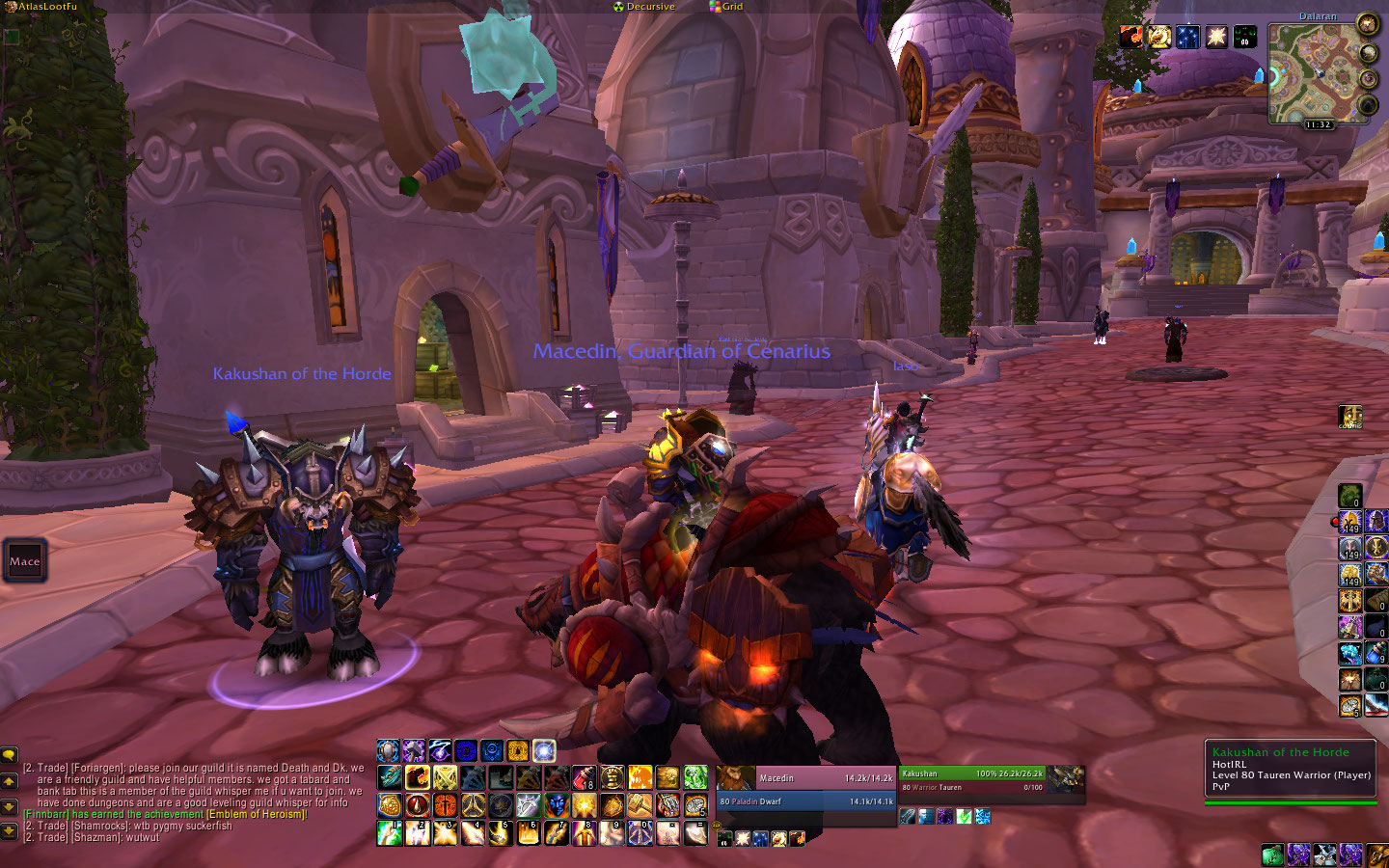
Task: Activate the blue night elf face ability
Action: coord(556,804)
